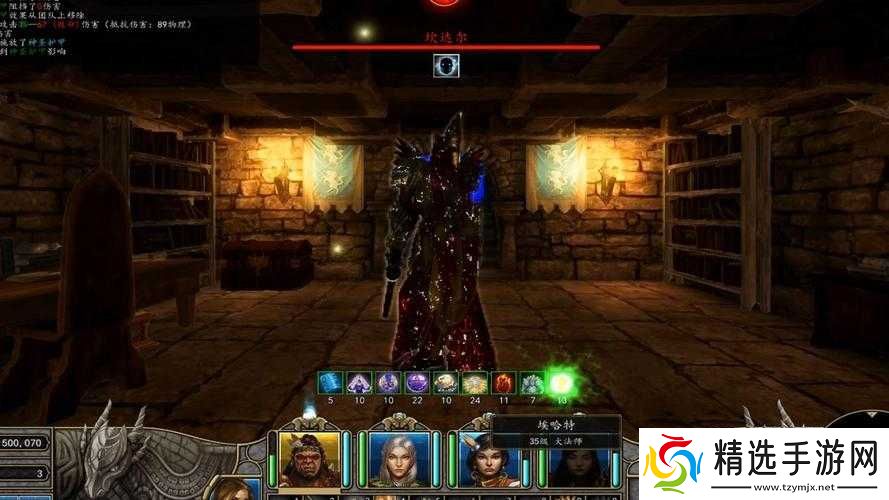Image resolution: width=889 pixels, height=500 pixels.
Task: Cast the golden sunburst spell
Action: (475, 382)
